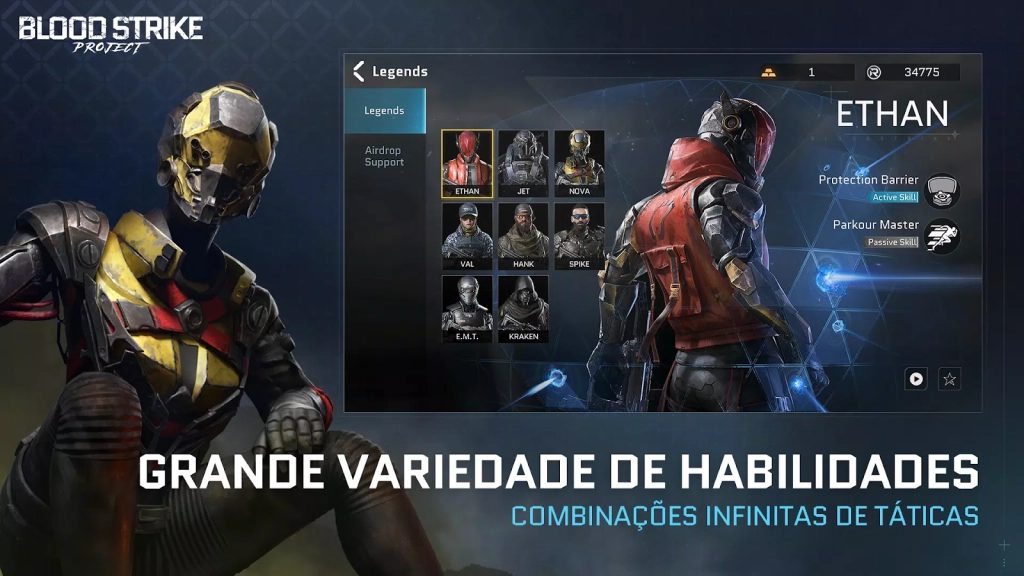Play the legend preview video
This screenshot has width=1024, height=576.
coord(916,379)
